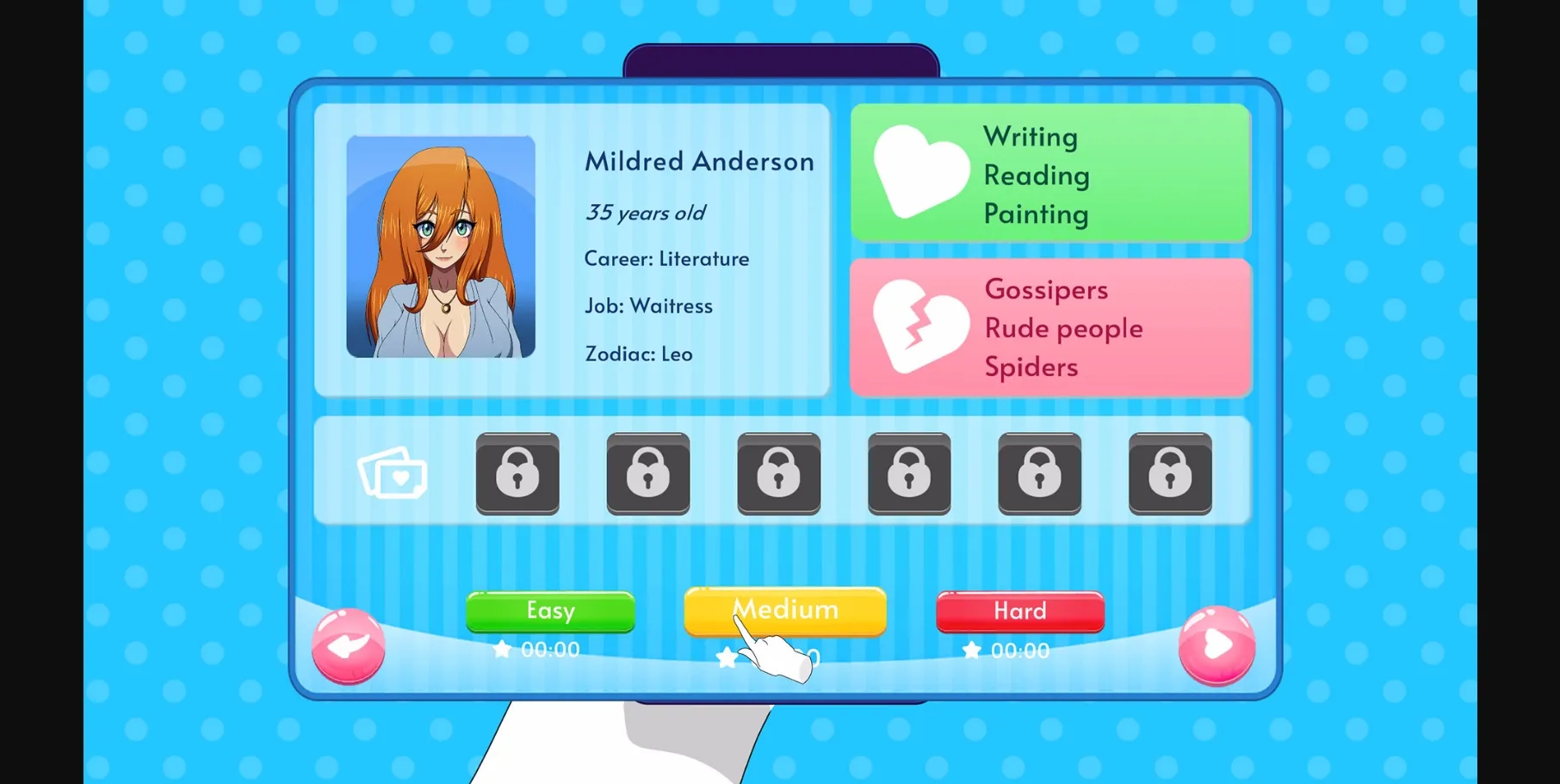Click the star beside Hard's timer

tap(971, 650)
